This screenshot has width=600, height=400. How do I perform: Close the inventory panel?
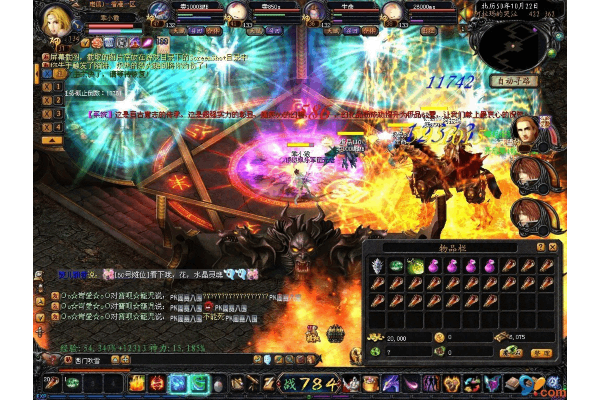pyautogui.click(x=552, y=246)
